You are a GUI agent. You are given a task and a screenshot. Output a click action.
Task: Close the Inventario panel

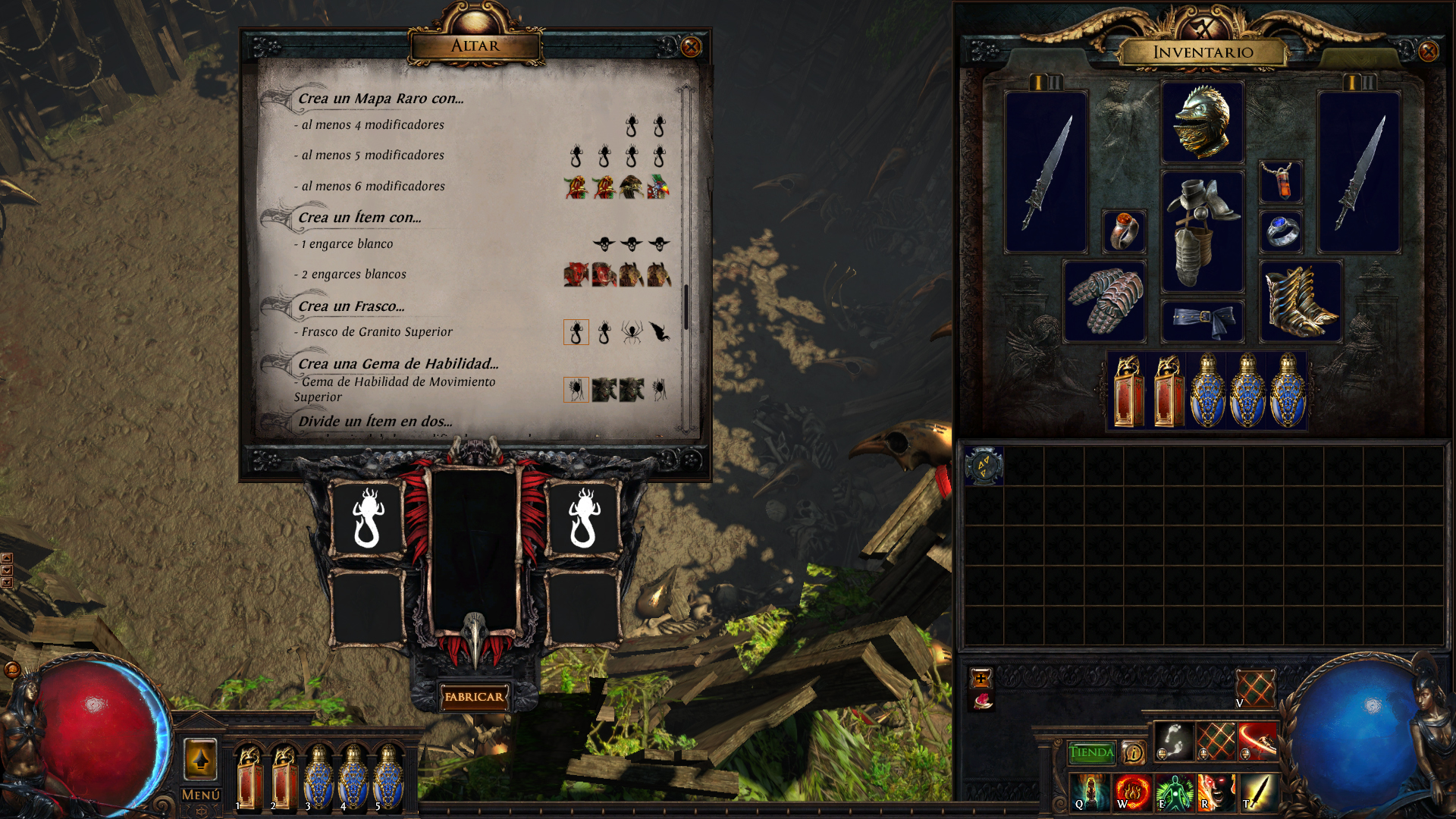1428,51
